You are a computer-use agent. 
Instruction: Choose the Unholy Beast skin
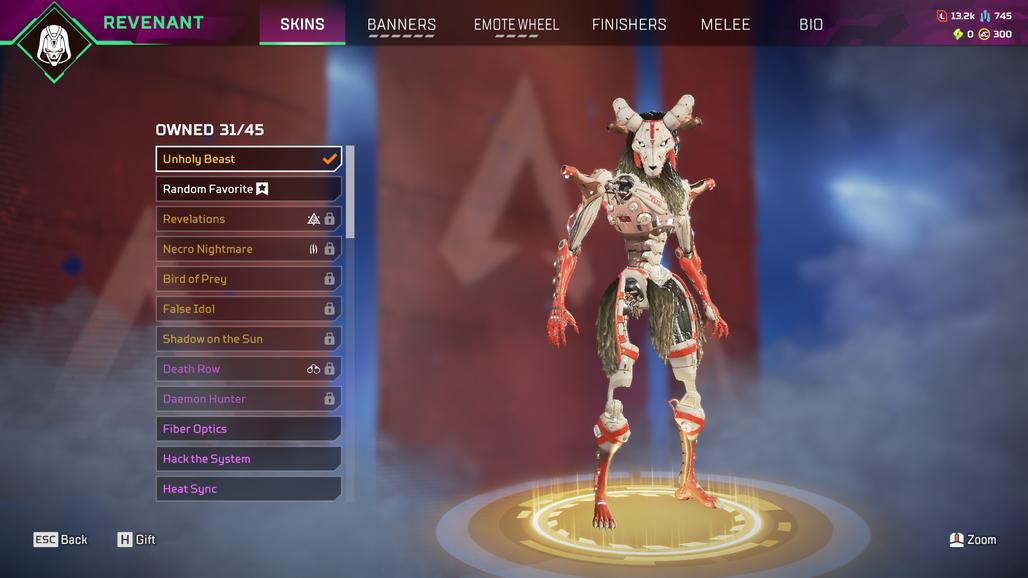click(x=248, y=159)
